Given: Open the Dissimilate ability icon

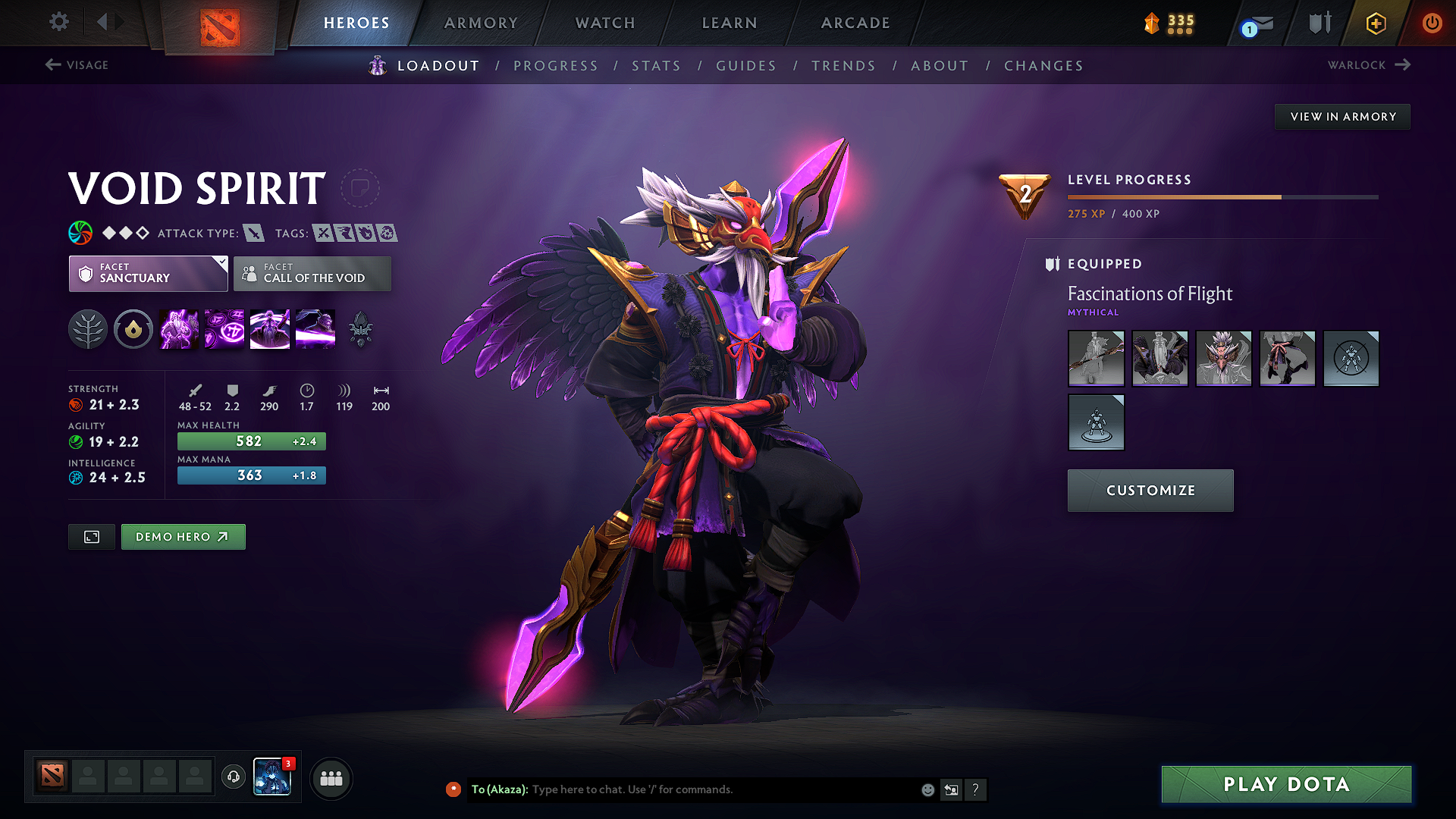Looking at the screenshot, I should coord(224,328).
